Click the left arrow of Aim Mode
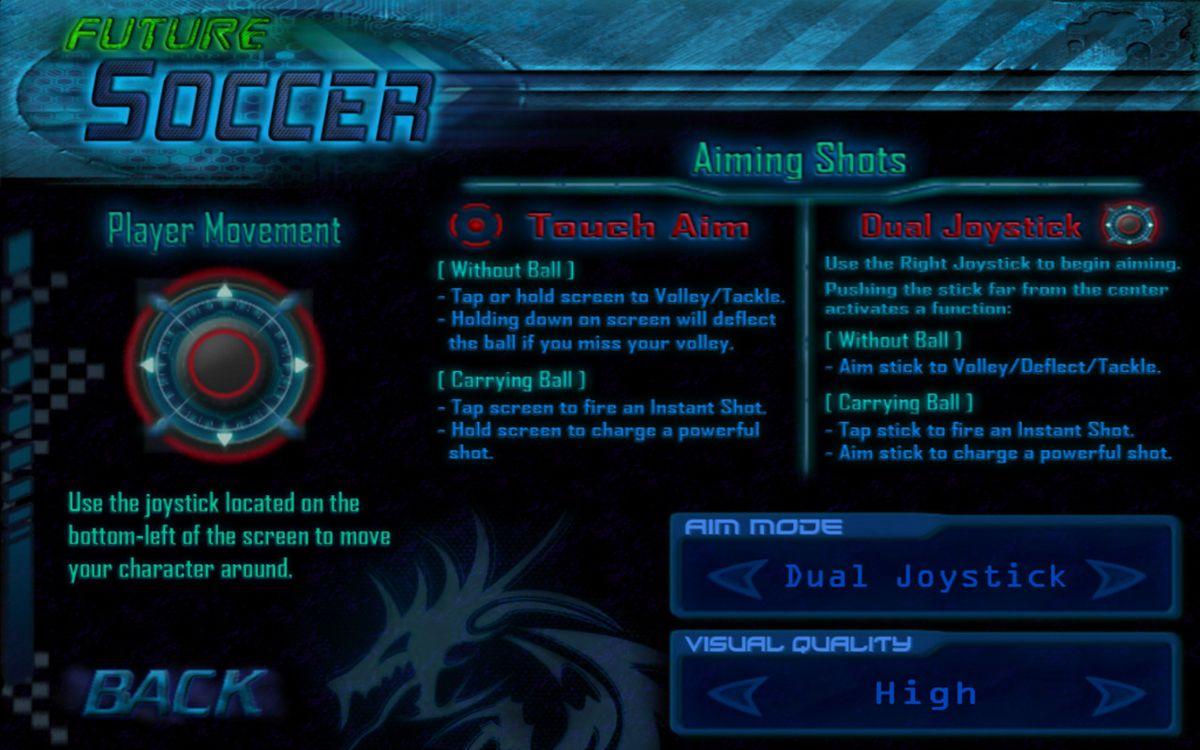 pyautogui.click(x=736, y=577)
